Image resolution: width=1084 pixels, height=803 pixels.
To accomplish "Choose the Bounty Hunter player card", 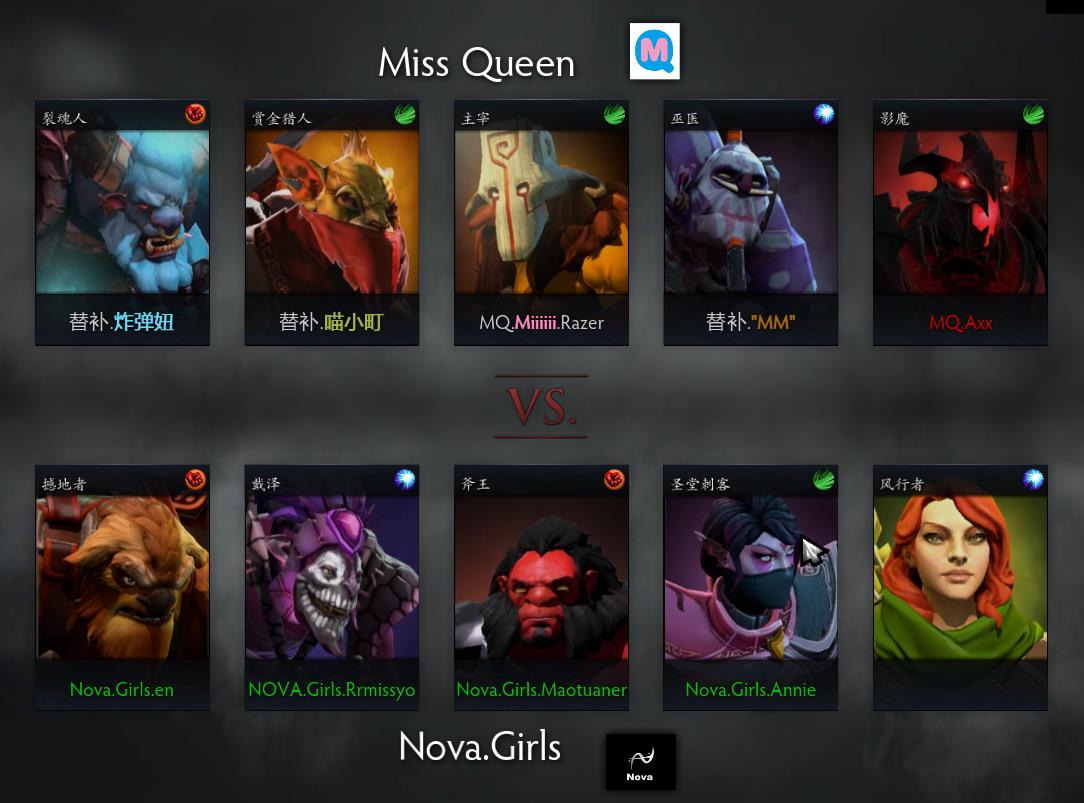I will [x=332, y=222].
